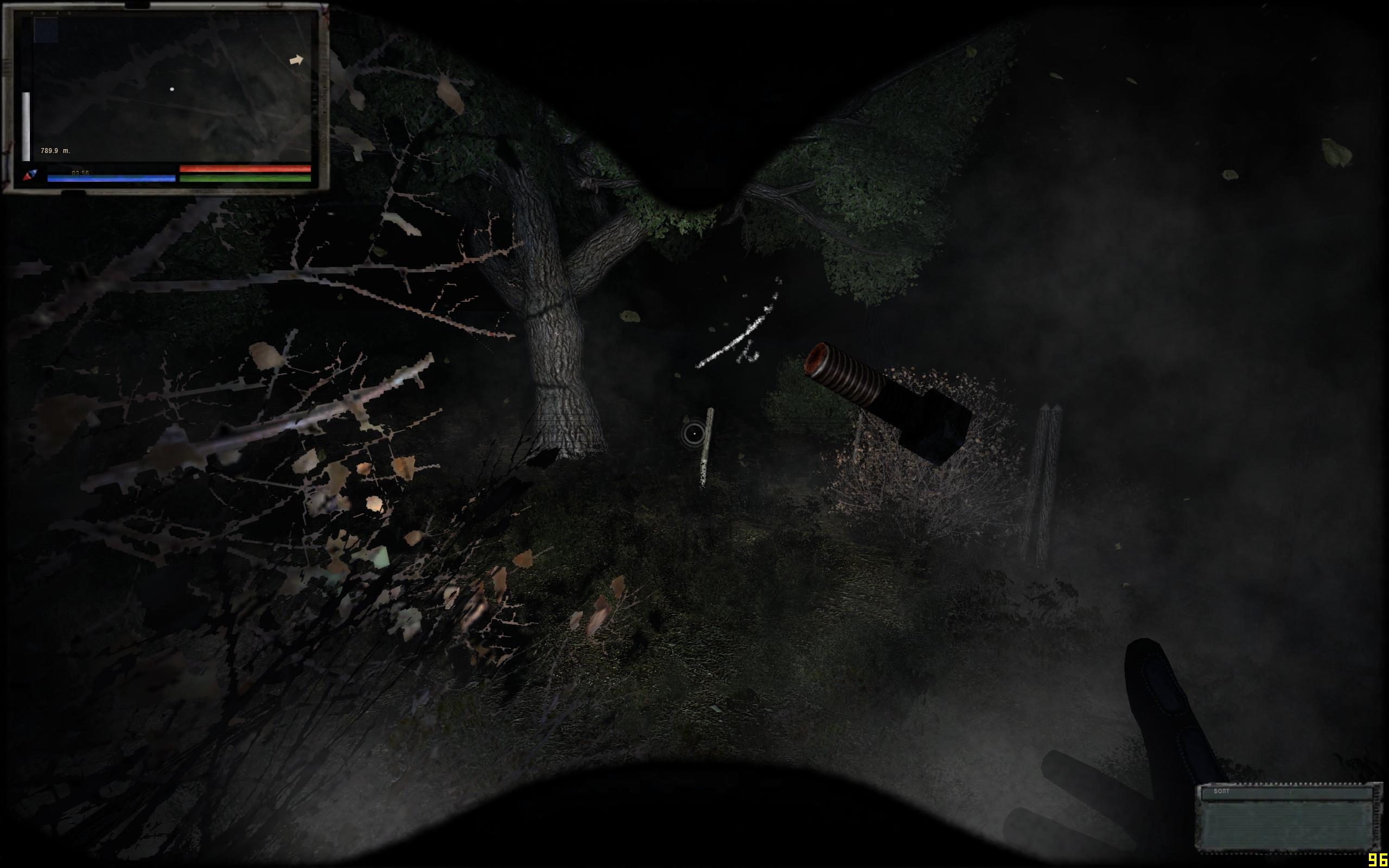
Task: Select the БОЛТ weapon panel
Action: (x=1288, y=816)
